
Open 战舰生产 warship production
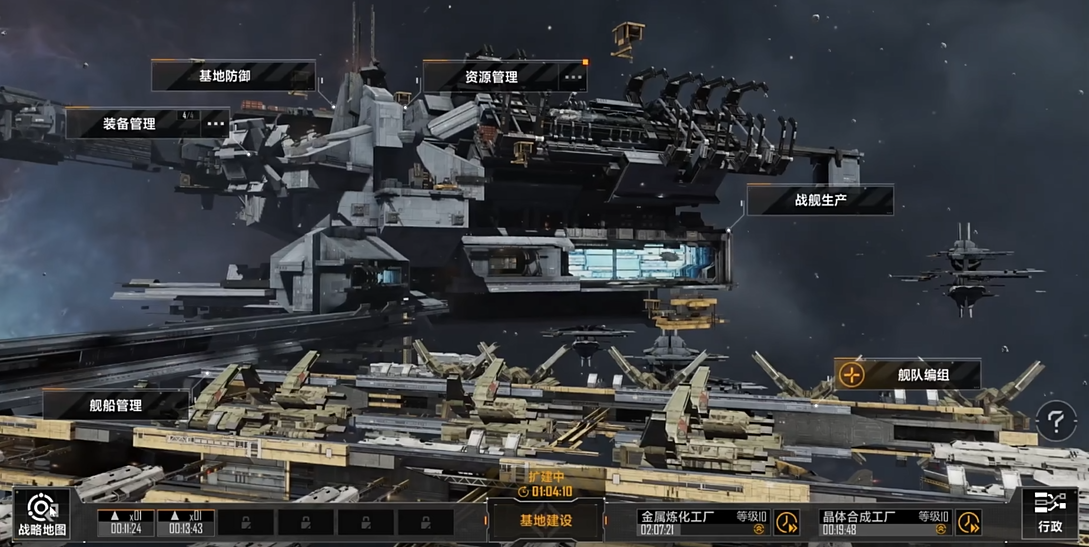(819, 200)
